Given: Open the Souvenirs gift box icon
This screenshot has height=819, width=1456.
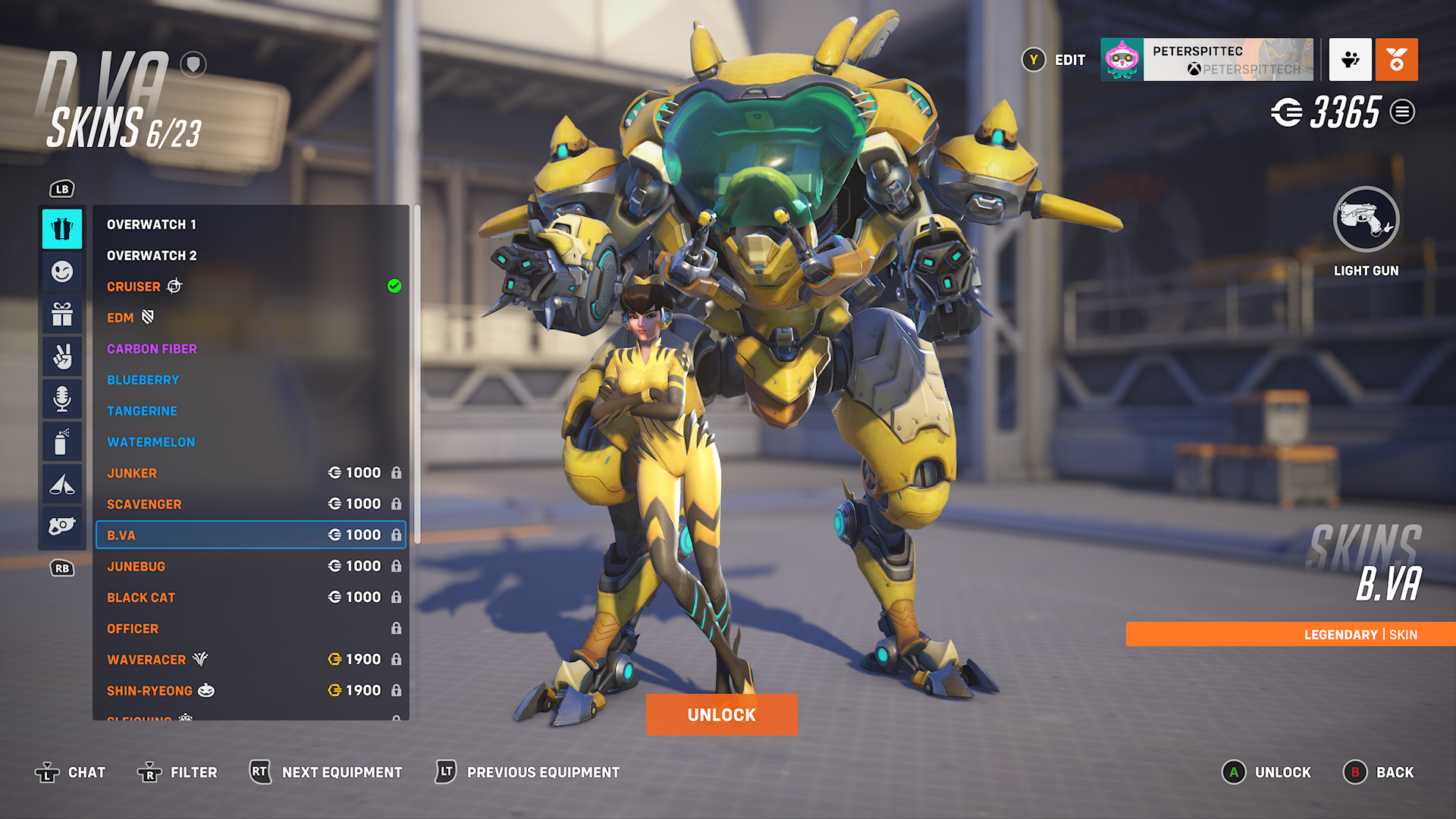Looking at the screenshot, I should coord(62,314).
